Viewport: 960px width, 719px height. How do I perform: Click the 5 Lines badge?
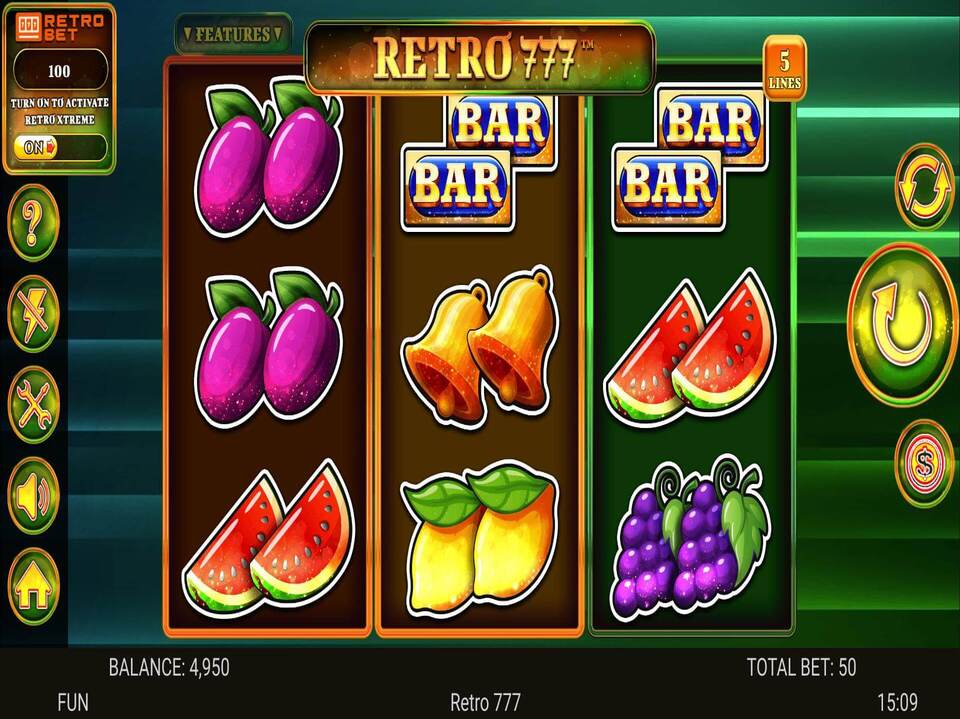coord(784,68)
